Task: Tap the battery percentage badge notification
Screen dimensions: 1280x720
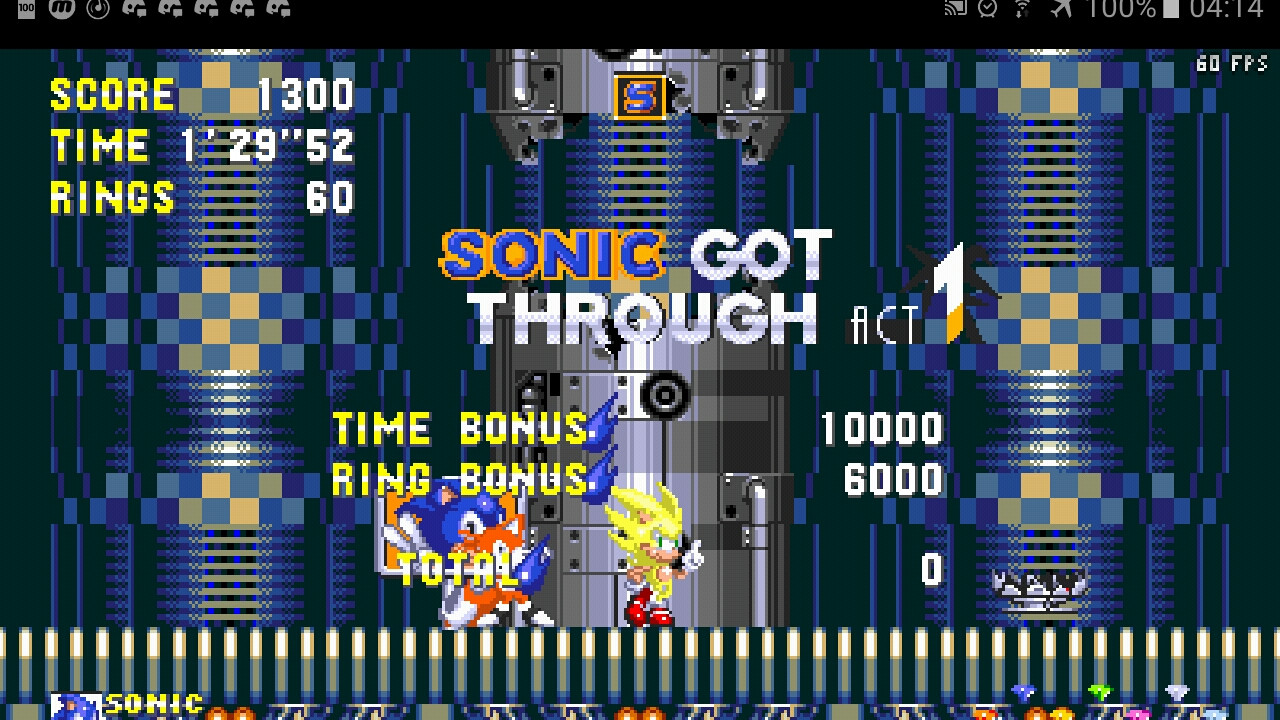Action: (25, 10)
